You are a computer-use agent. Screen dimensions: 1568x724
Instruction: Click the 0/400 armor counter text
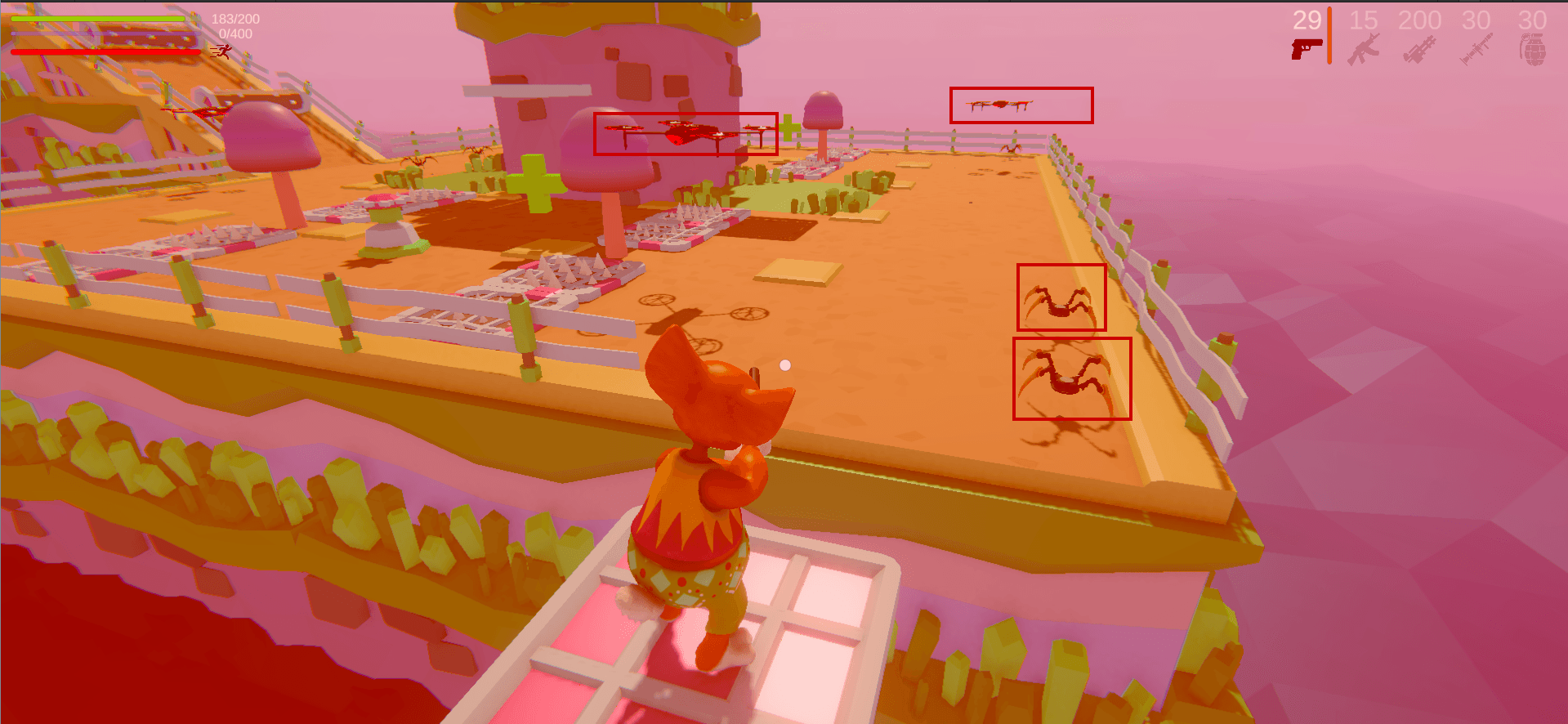click(235, 34)
